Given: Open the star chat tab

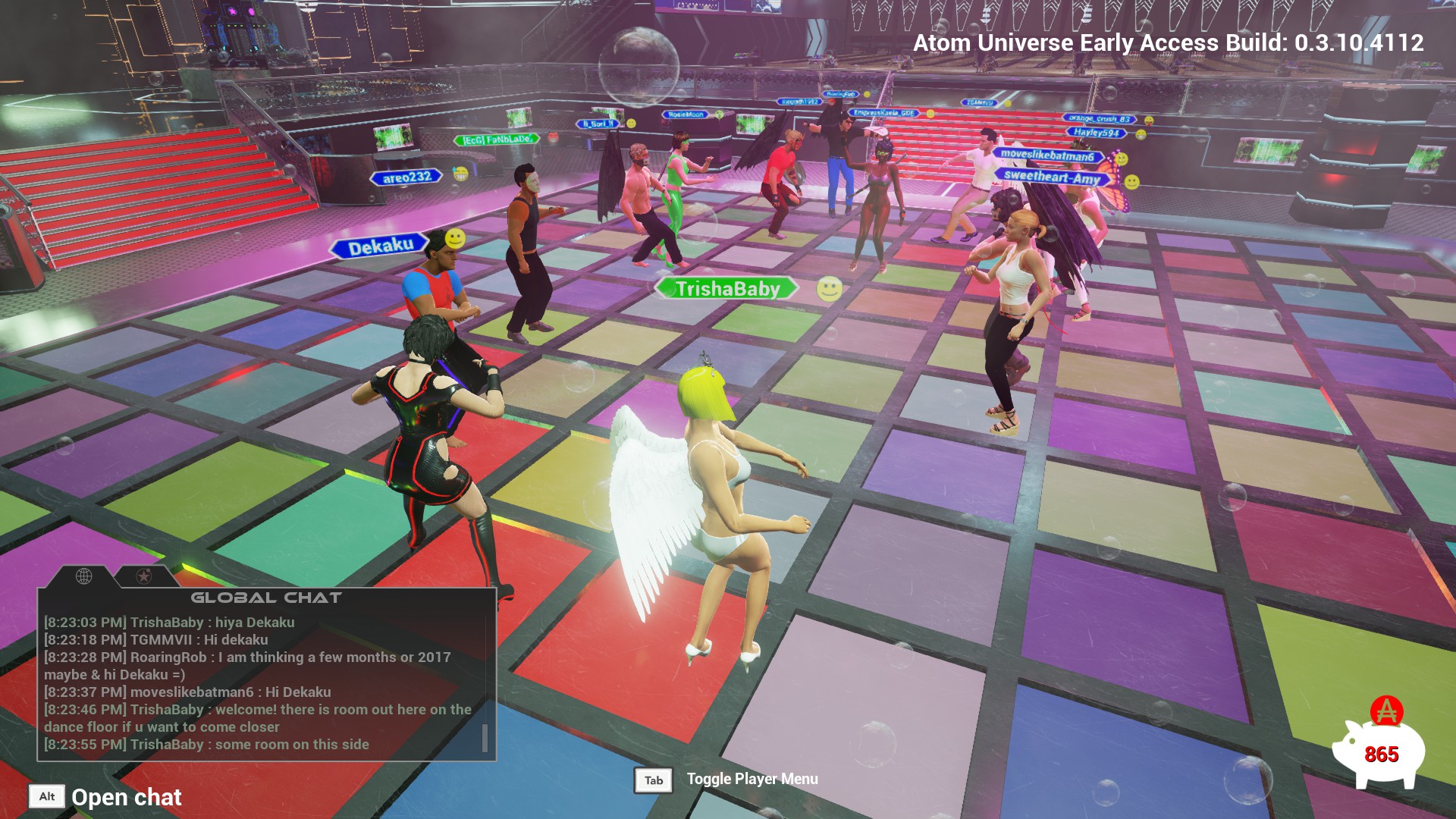Looking at the screenshot, I should point(143,577).
